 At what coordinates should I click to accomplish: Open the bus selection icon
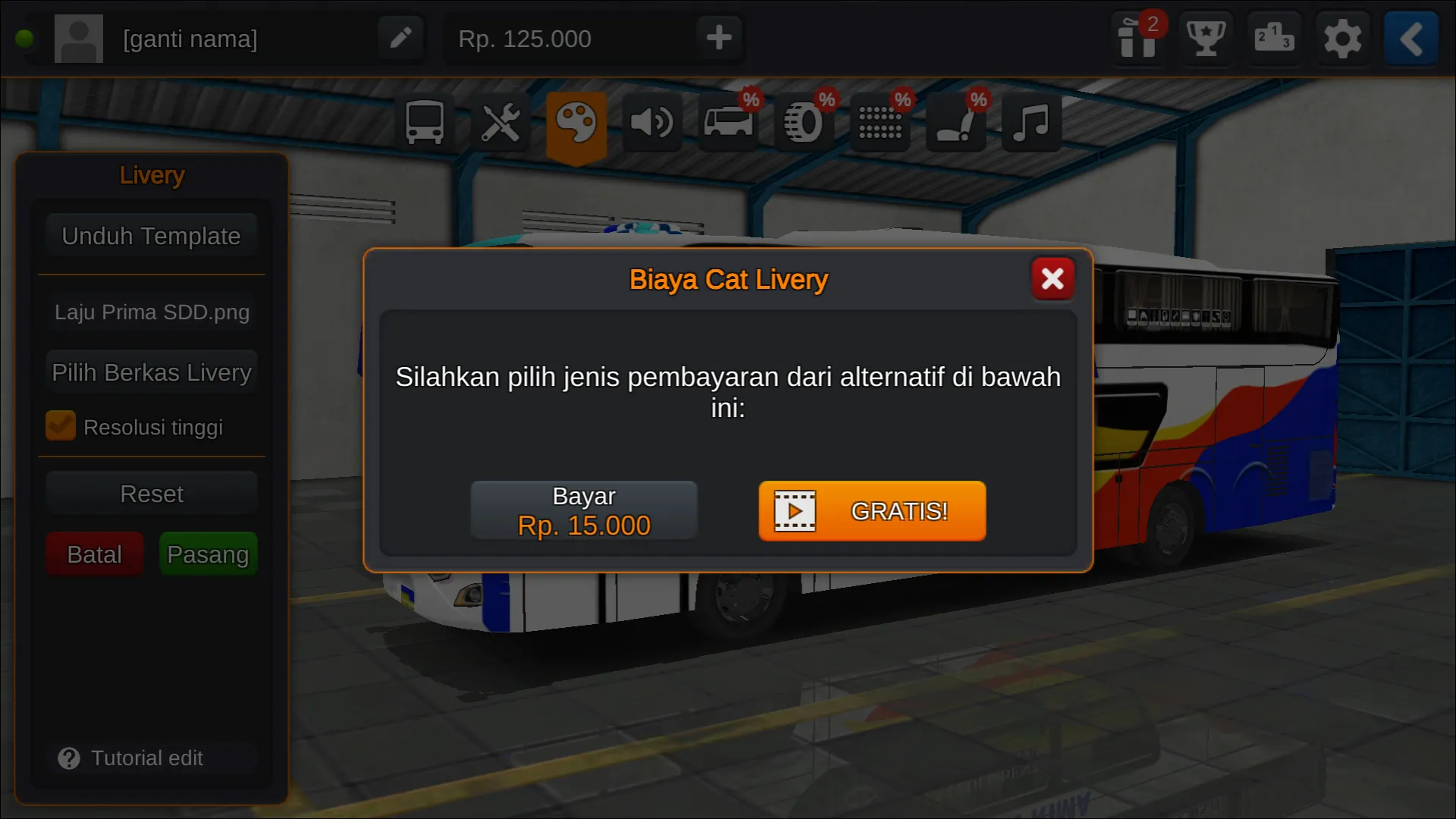(424, 121)
